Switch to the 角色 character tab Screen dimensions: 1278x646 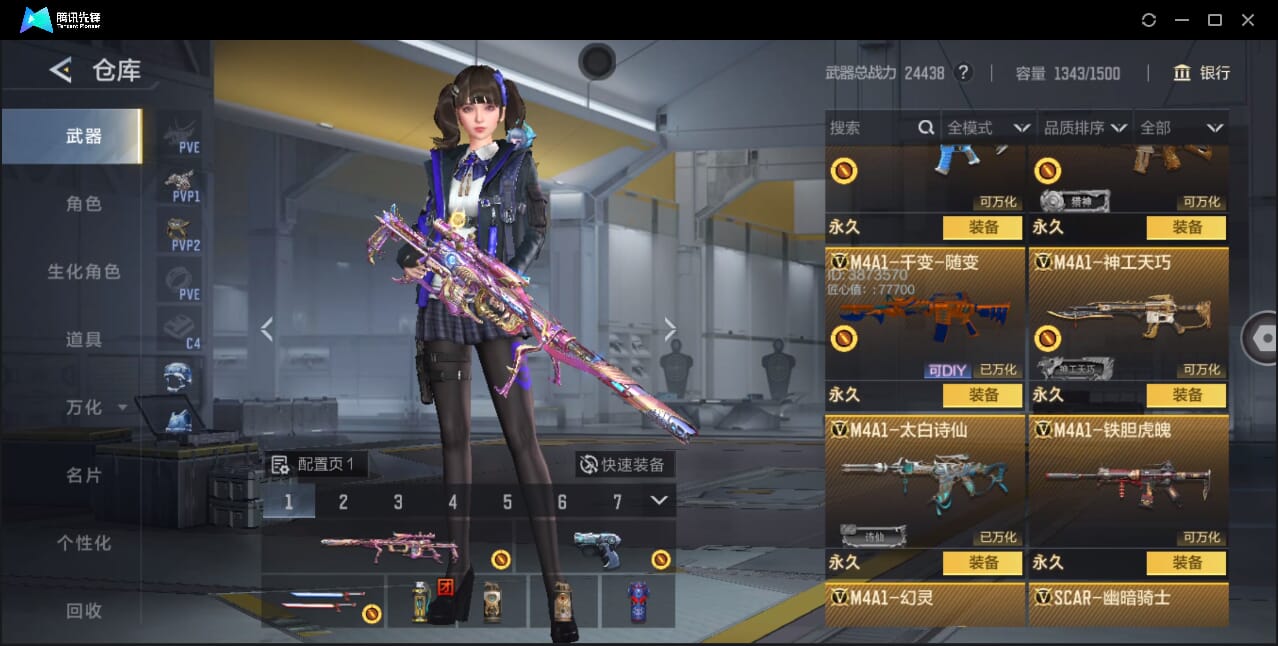click(x=84, y=204)
